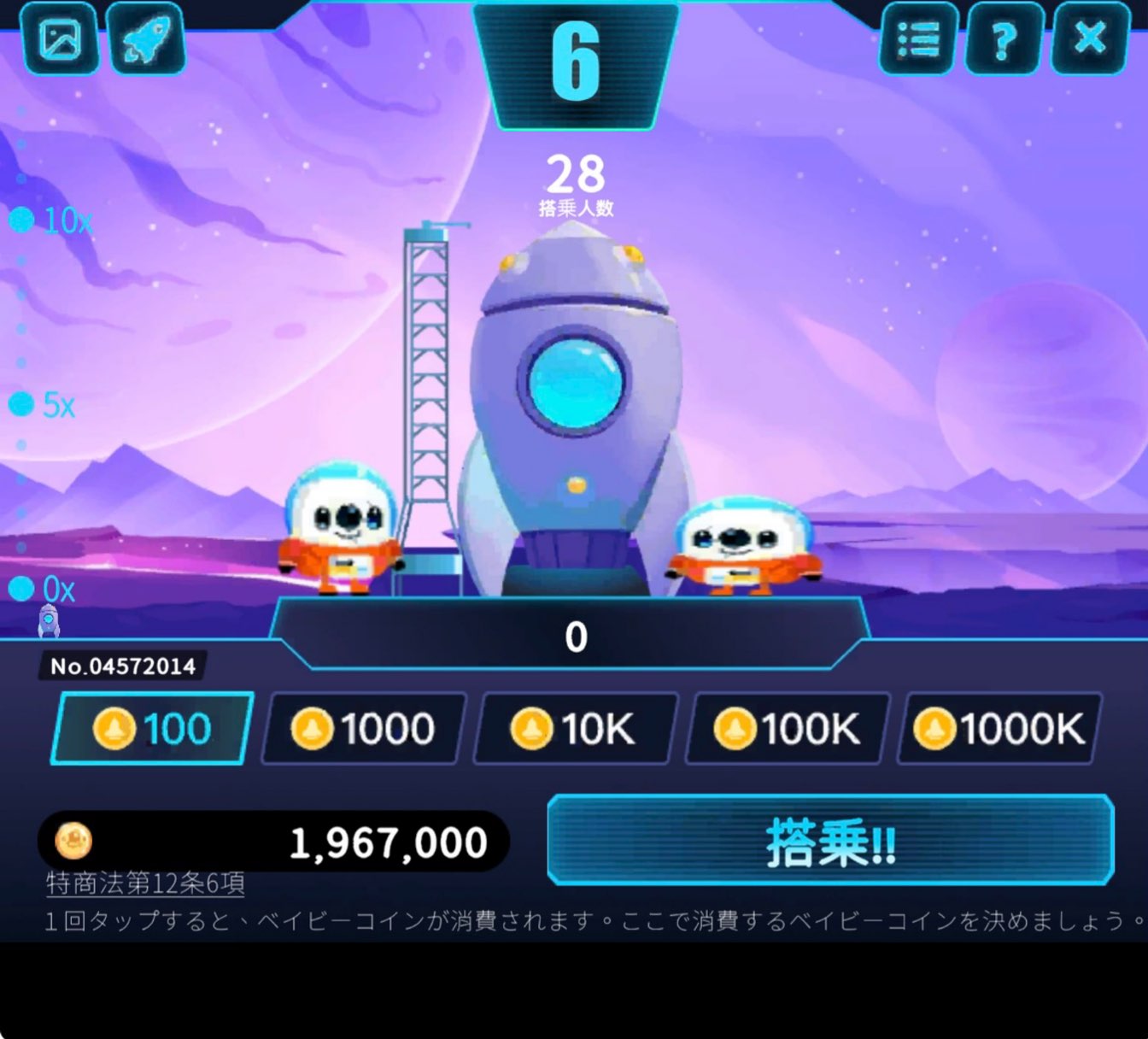Pick the 10K coin bet
The height and width of the screenshot is (1039, 1148).
(x=575, y=729)
